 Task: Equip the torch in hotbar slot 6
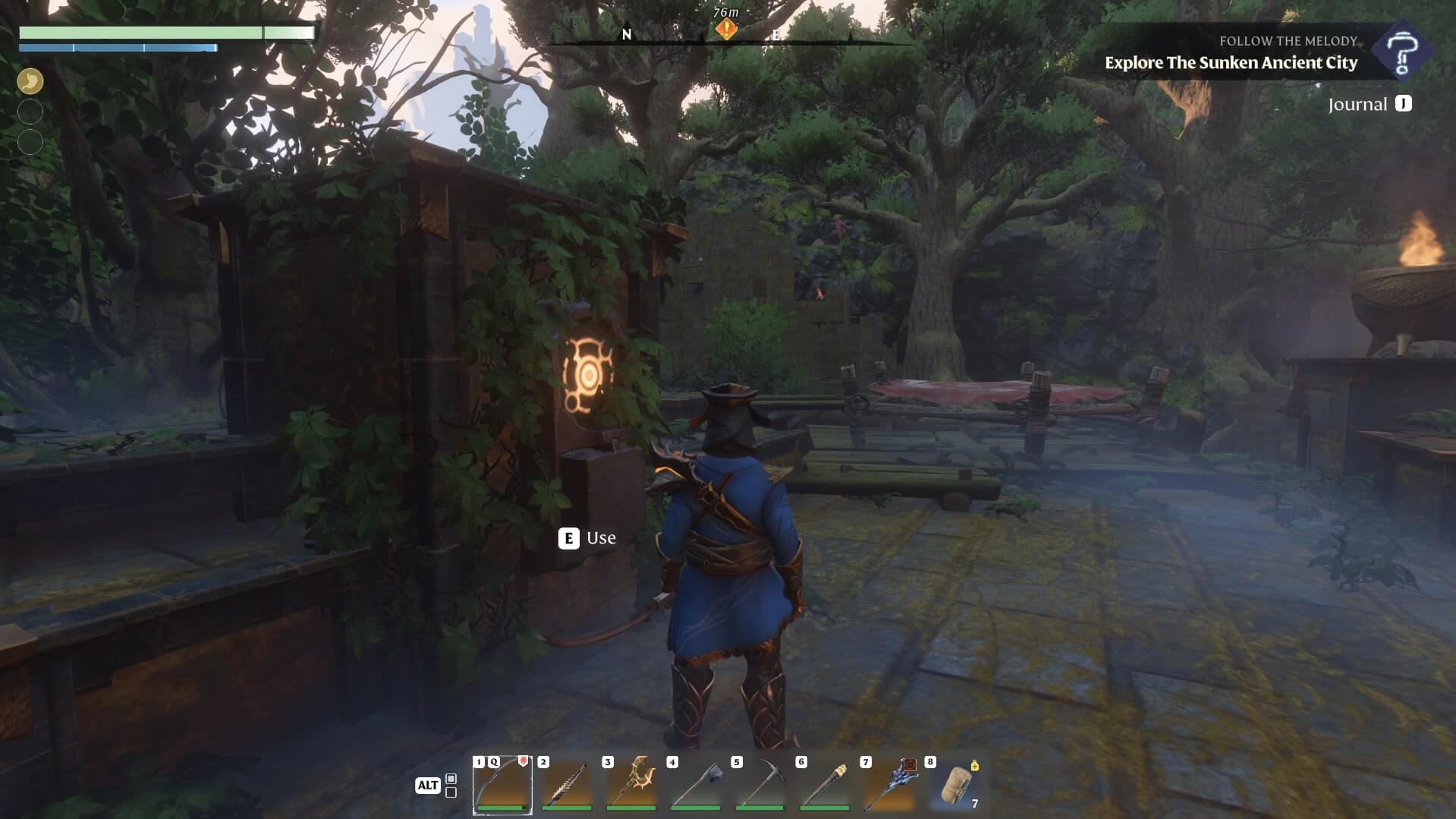point(825,785)
